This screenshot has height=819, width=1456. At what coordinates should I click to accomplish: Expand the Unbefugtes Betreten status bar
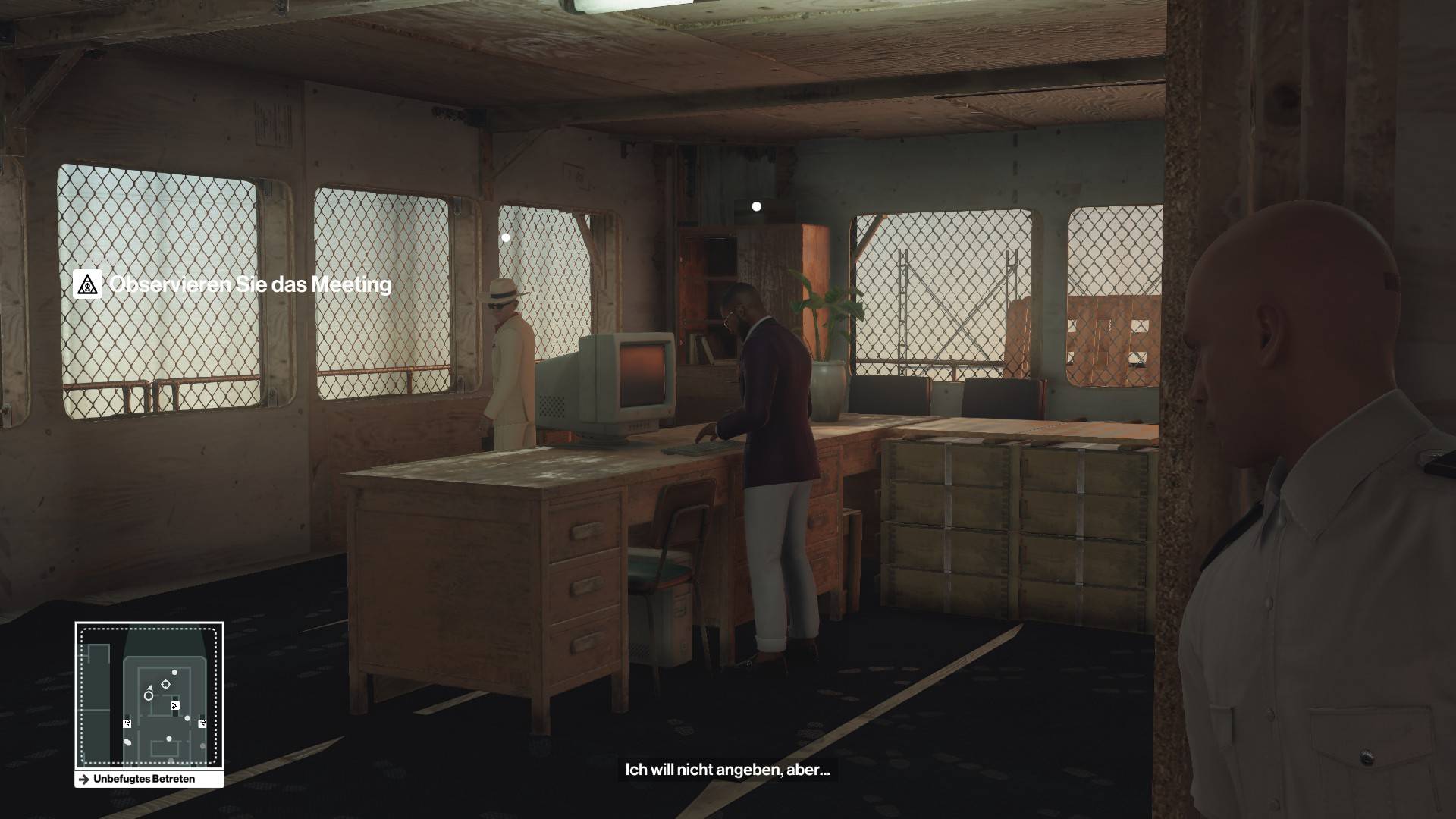144,779
